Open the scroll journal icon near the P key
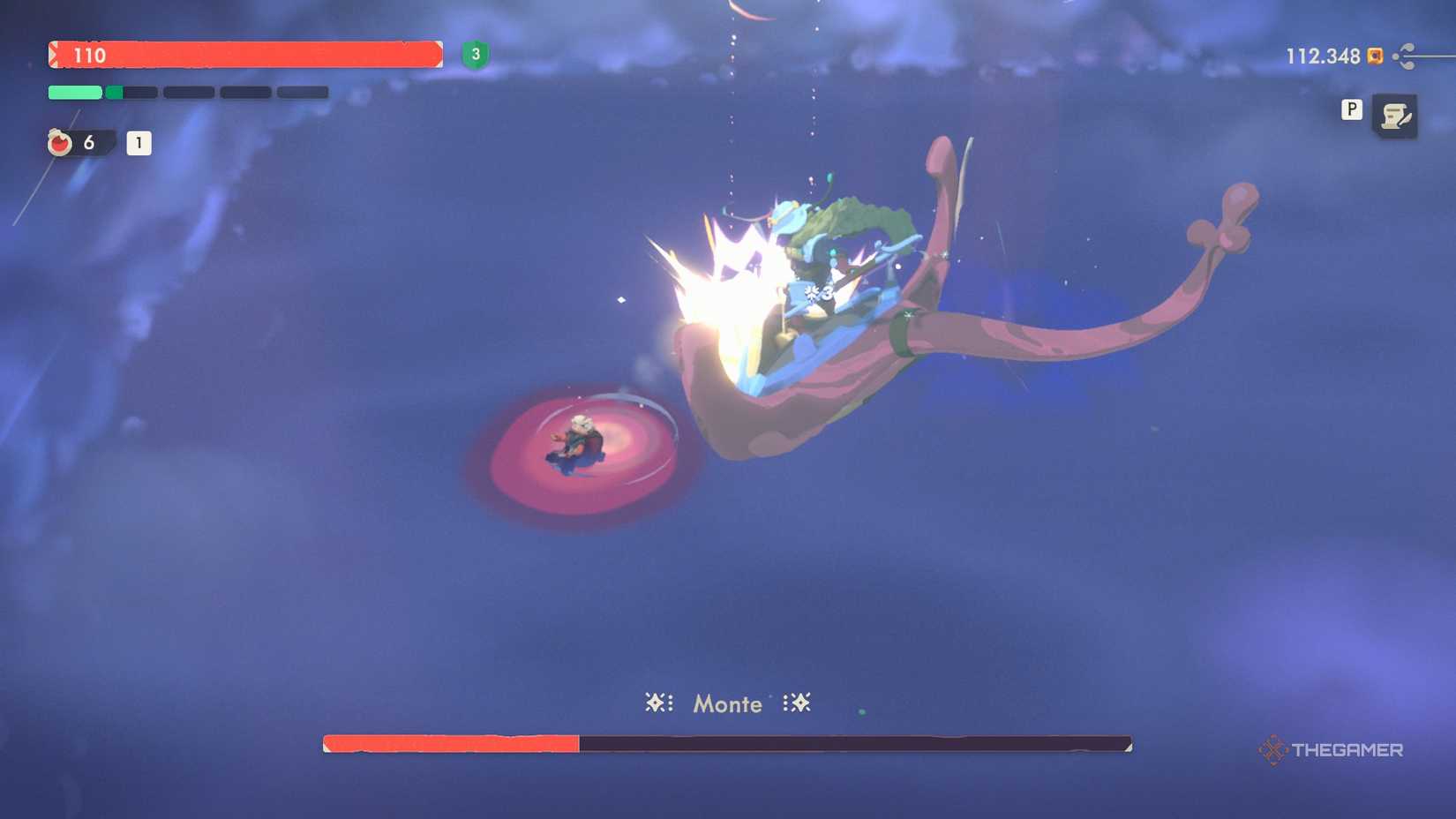1456x819 pixels. 1397,116
